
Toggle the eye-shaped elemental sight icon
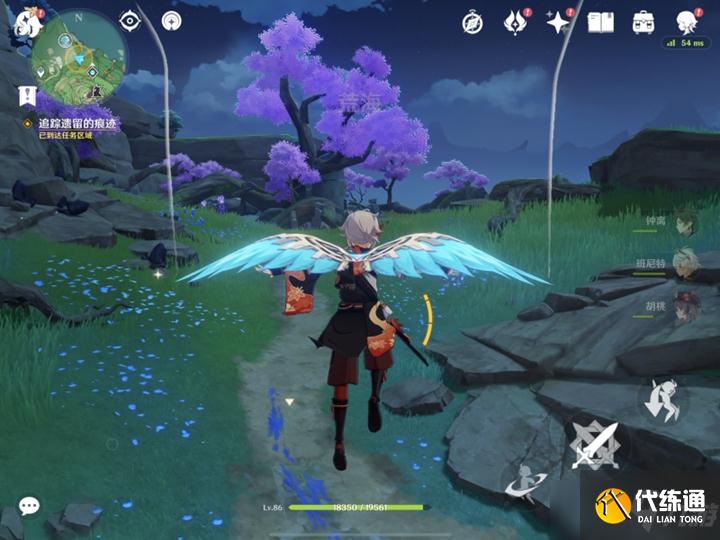coord(129,20)
